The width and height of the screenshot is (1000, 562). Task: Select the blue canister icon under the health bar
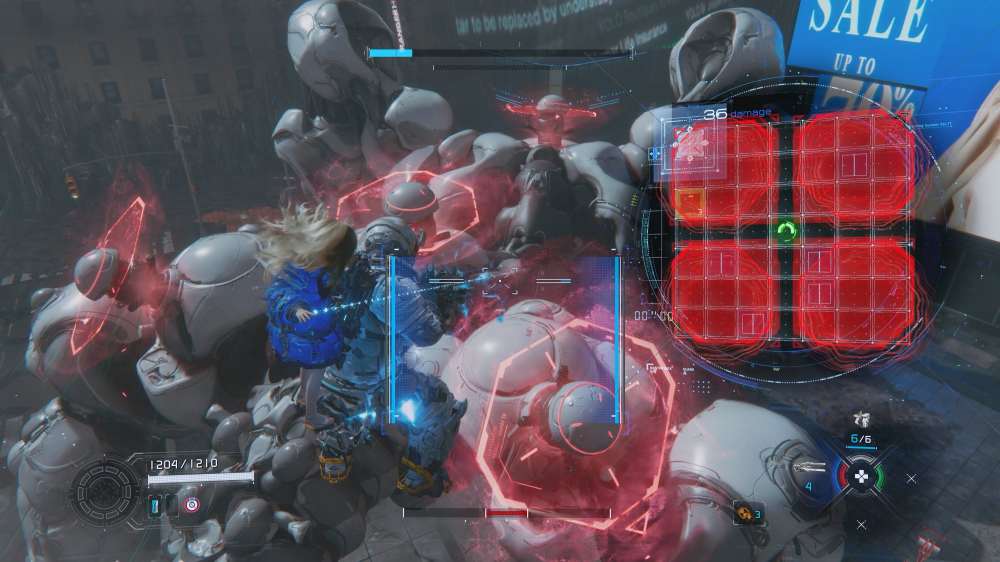[155, 506]
